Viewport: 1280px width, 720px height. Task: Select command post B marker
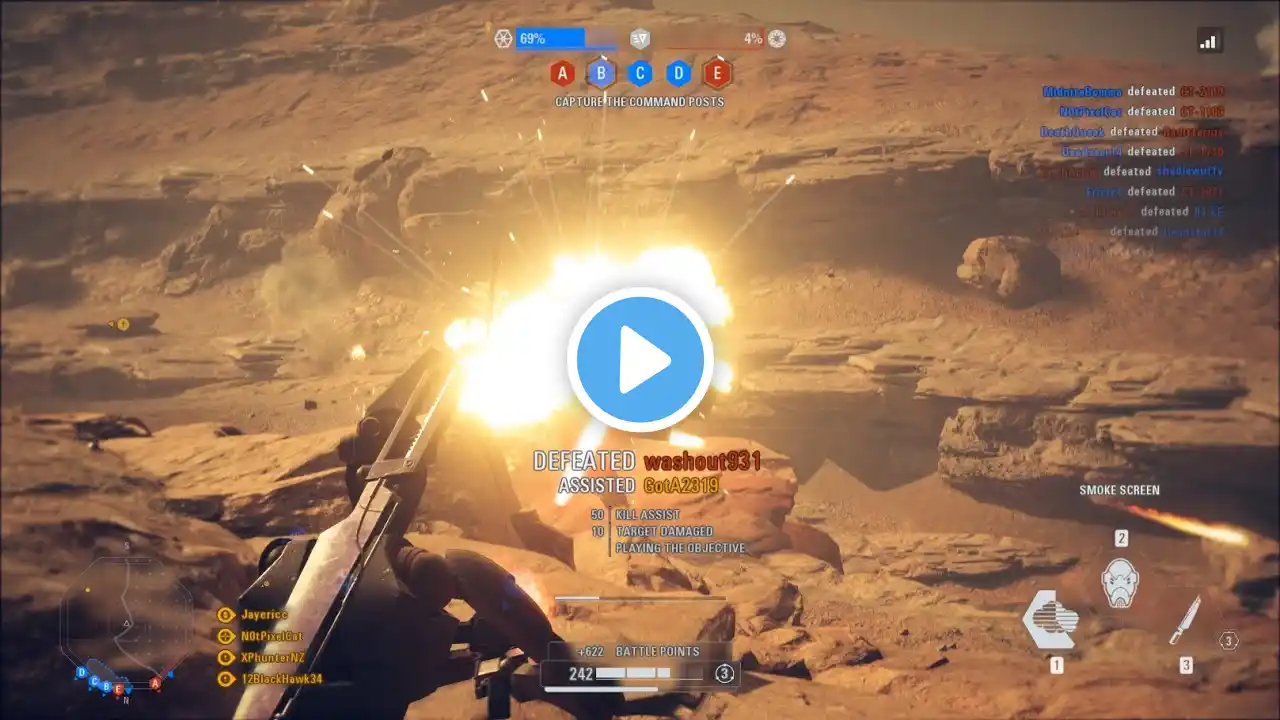[x=601, y=73]
